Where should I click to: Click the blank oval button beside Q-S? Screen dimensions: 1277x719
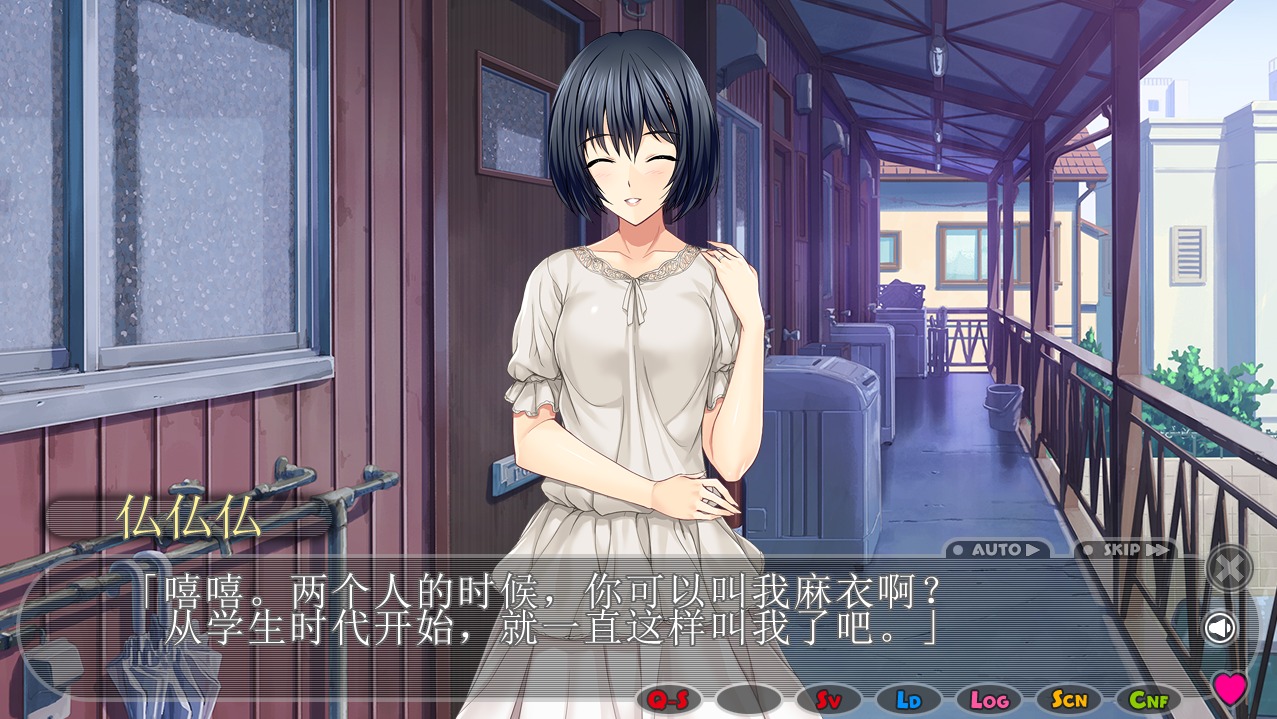(748, 699)
